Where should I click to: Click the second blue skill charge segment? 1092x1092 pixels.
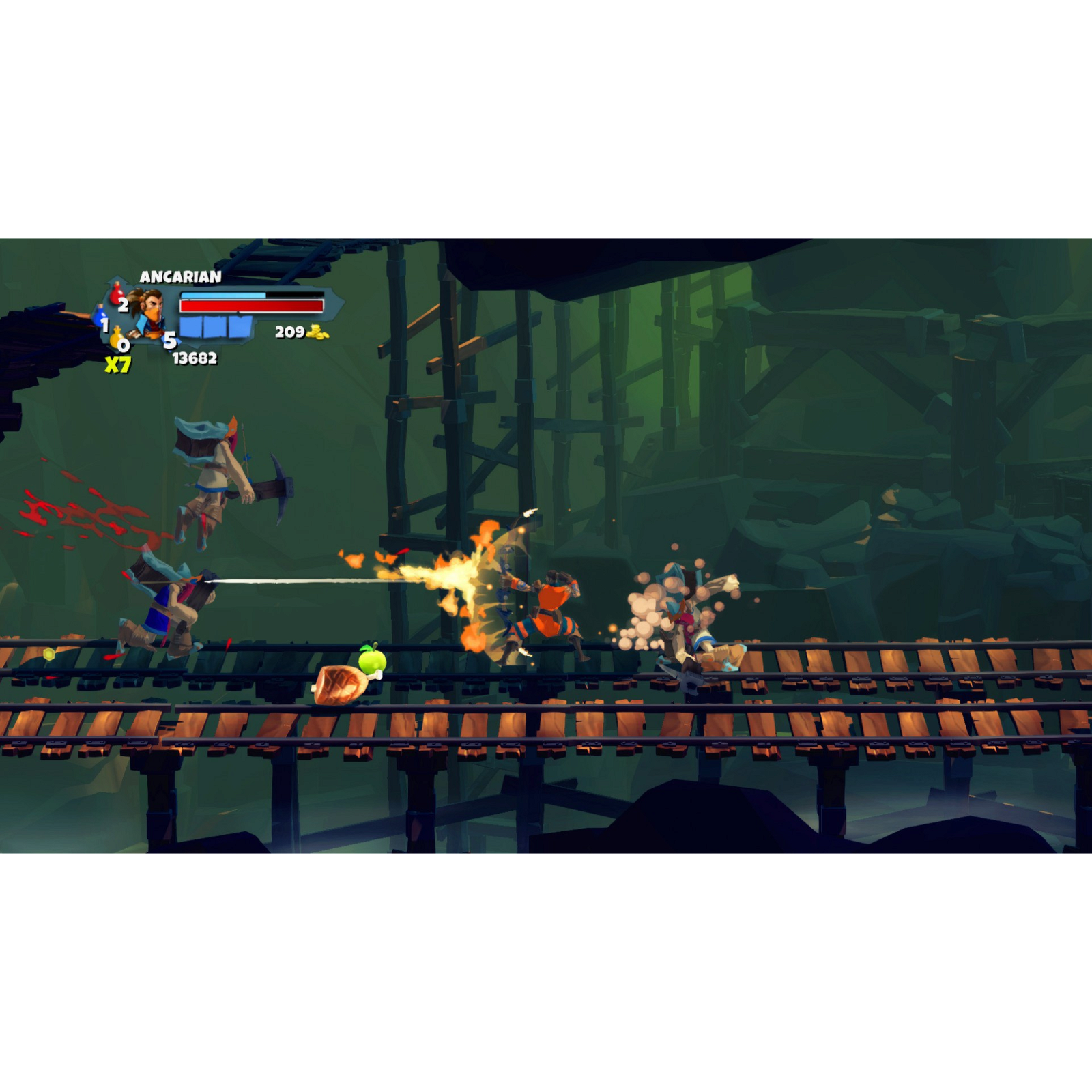(x=214, y=326)
